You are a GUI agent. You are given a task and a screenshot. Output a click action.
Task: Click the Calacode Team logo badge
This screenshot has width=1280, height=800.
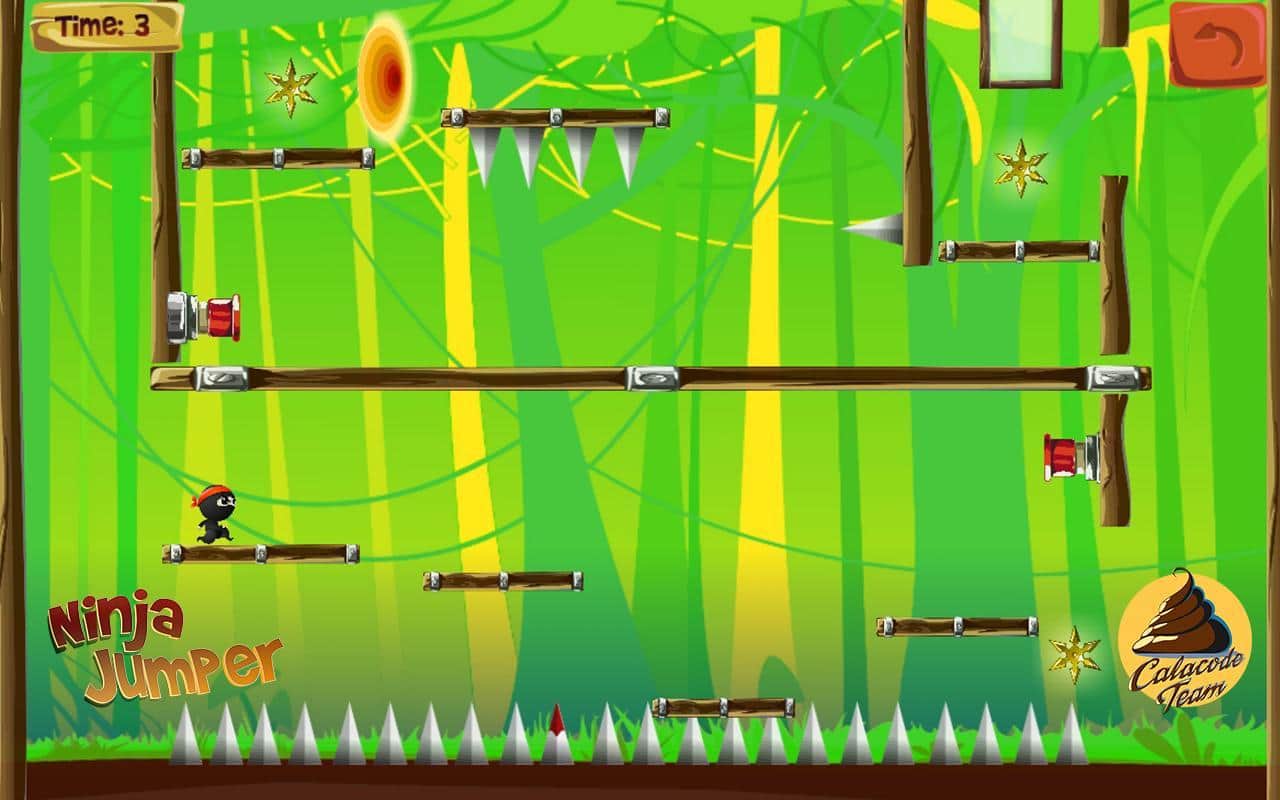tap(1184, 650)
